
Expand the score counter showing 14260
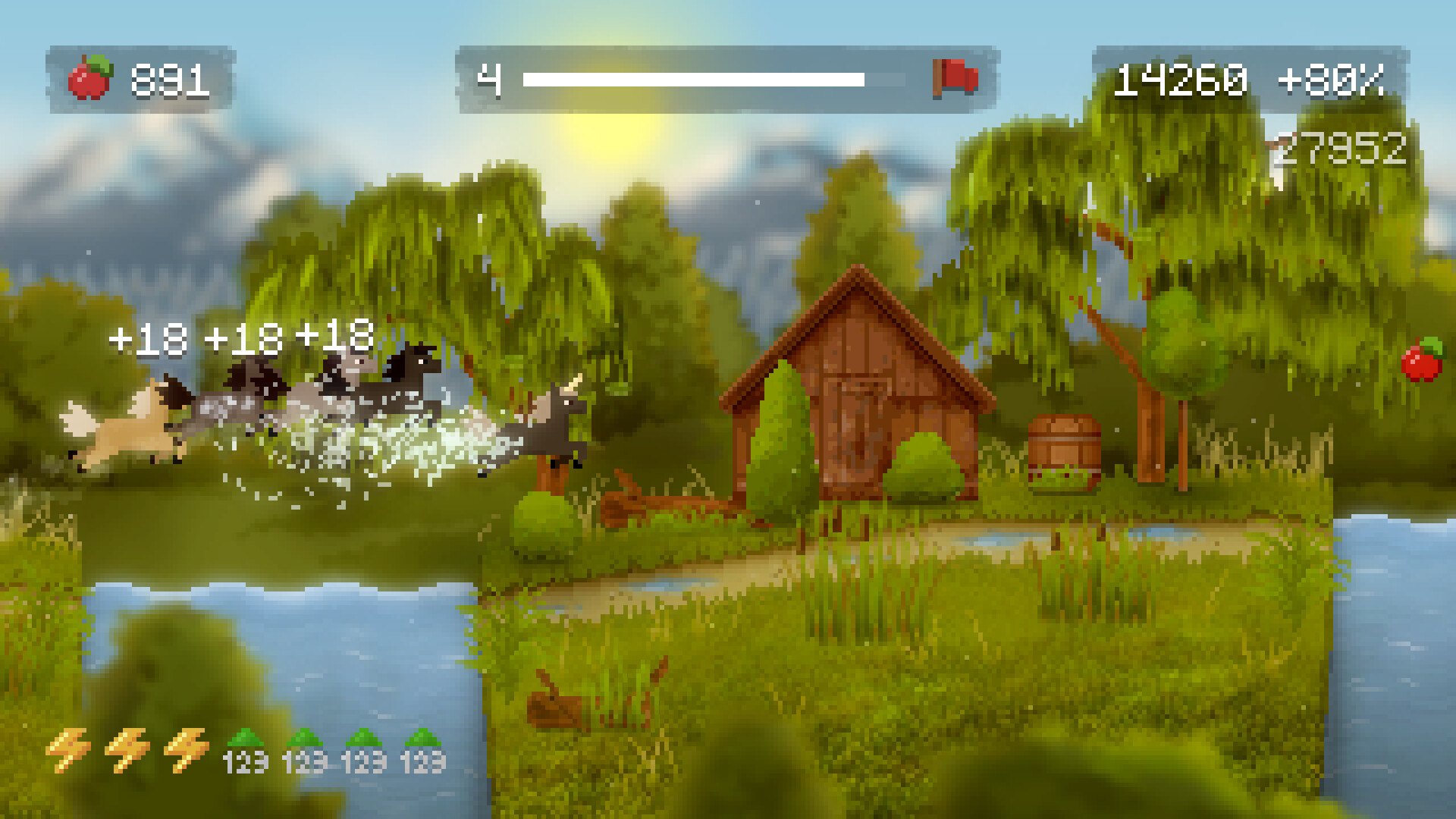(x=1181, y=77)
